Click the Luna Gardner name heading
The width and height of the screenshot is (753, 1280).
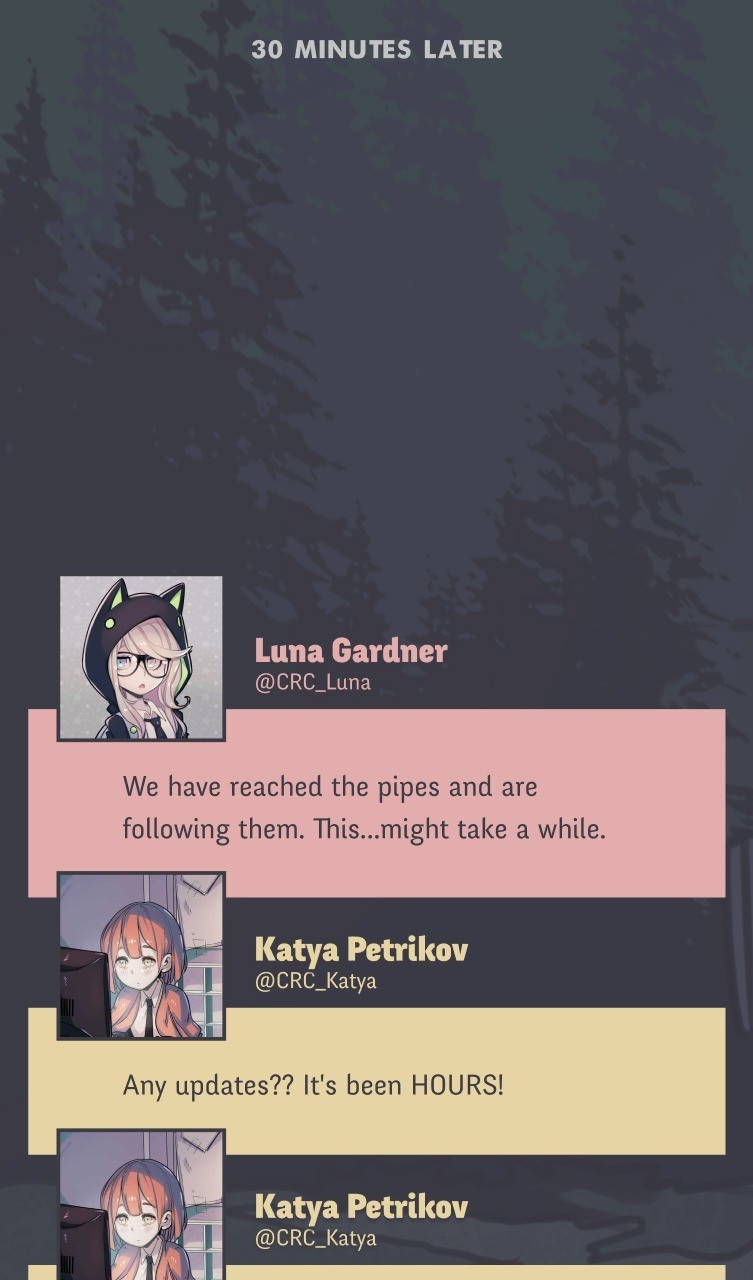click(x=350, y=651)
